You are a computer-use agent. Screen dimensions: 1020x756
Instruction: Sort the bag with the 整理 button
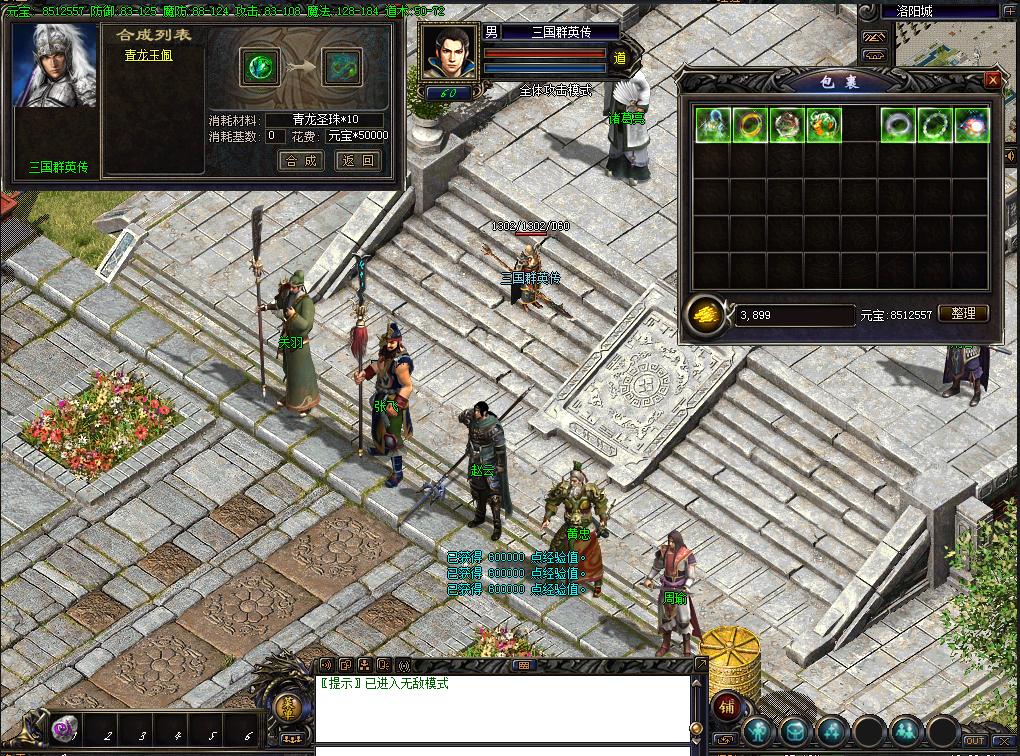pos(963,313)
